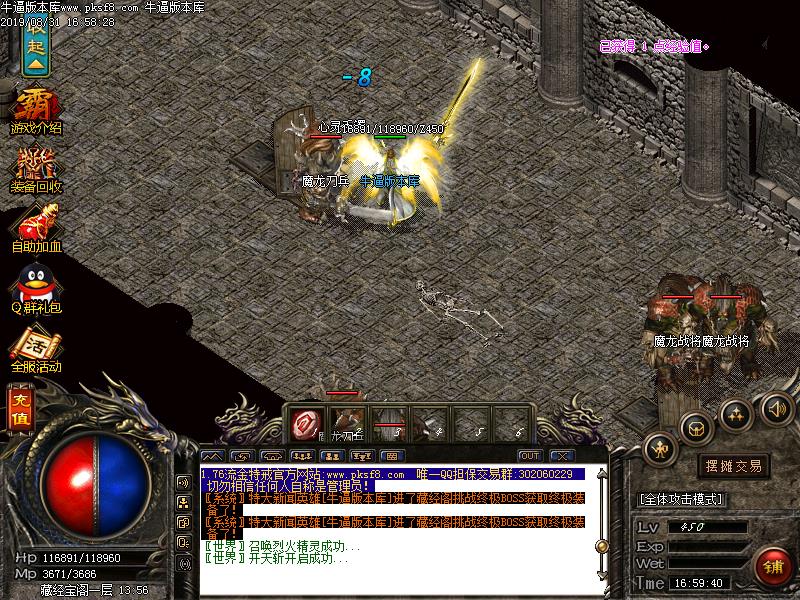The image size is (800, 600).
Task: Toggle the speaker chat channel filter button
Action: coord(184,482)
